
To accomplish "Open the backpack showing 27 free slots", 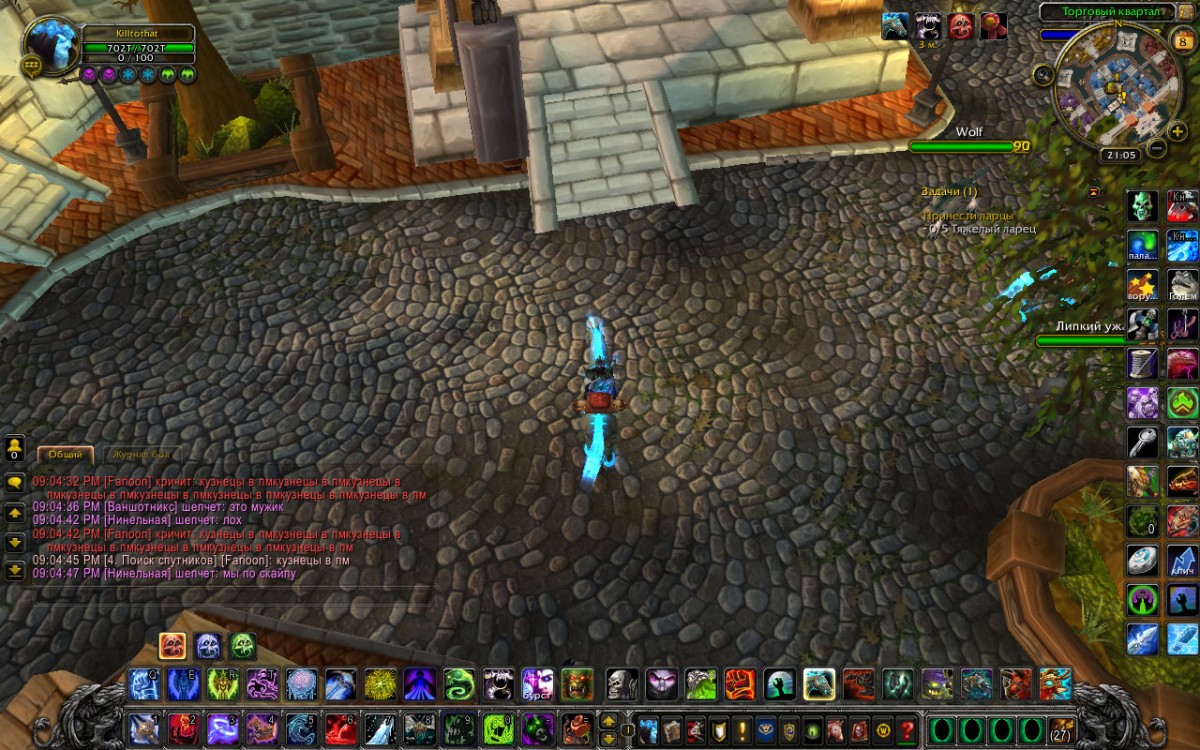I will 1062,728.
